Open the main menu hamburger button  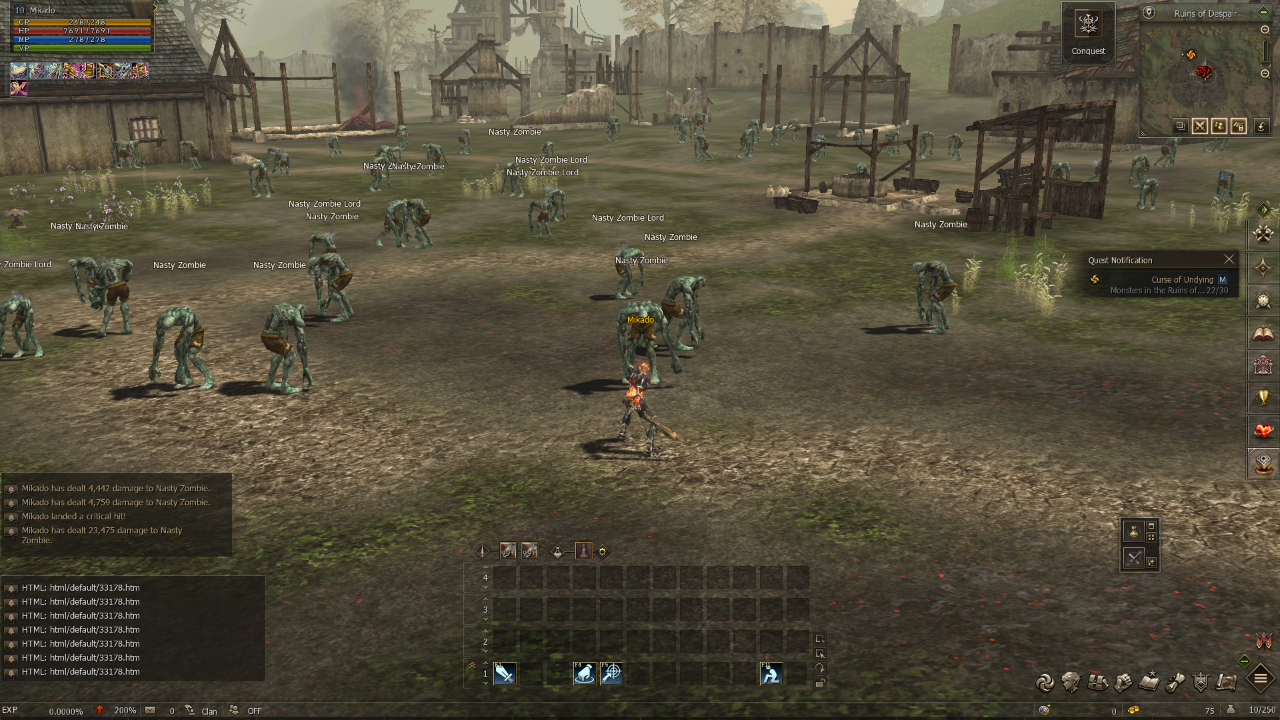tap(1261, 680)
